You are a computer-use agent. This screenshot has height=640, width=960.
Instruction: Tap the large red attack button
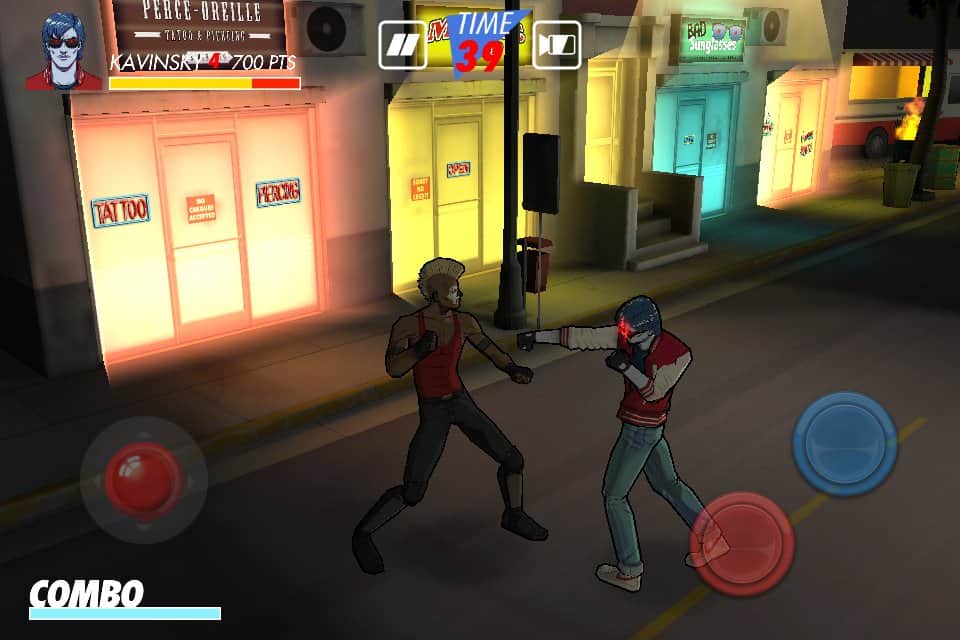point(742,543)
